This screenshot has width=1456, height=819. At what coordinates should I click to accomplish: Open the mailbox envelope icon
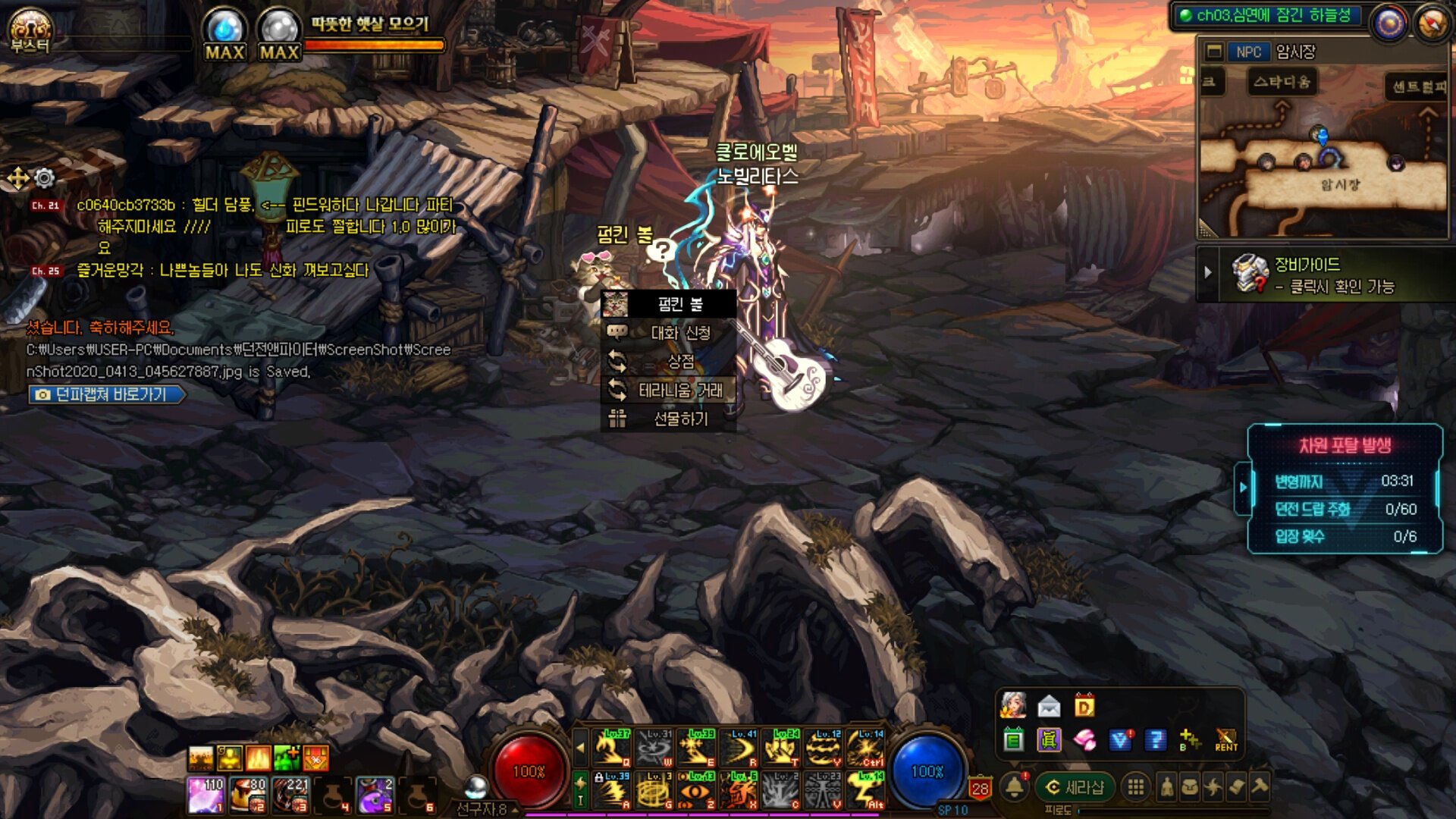[1049, 707]
